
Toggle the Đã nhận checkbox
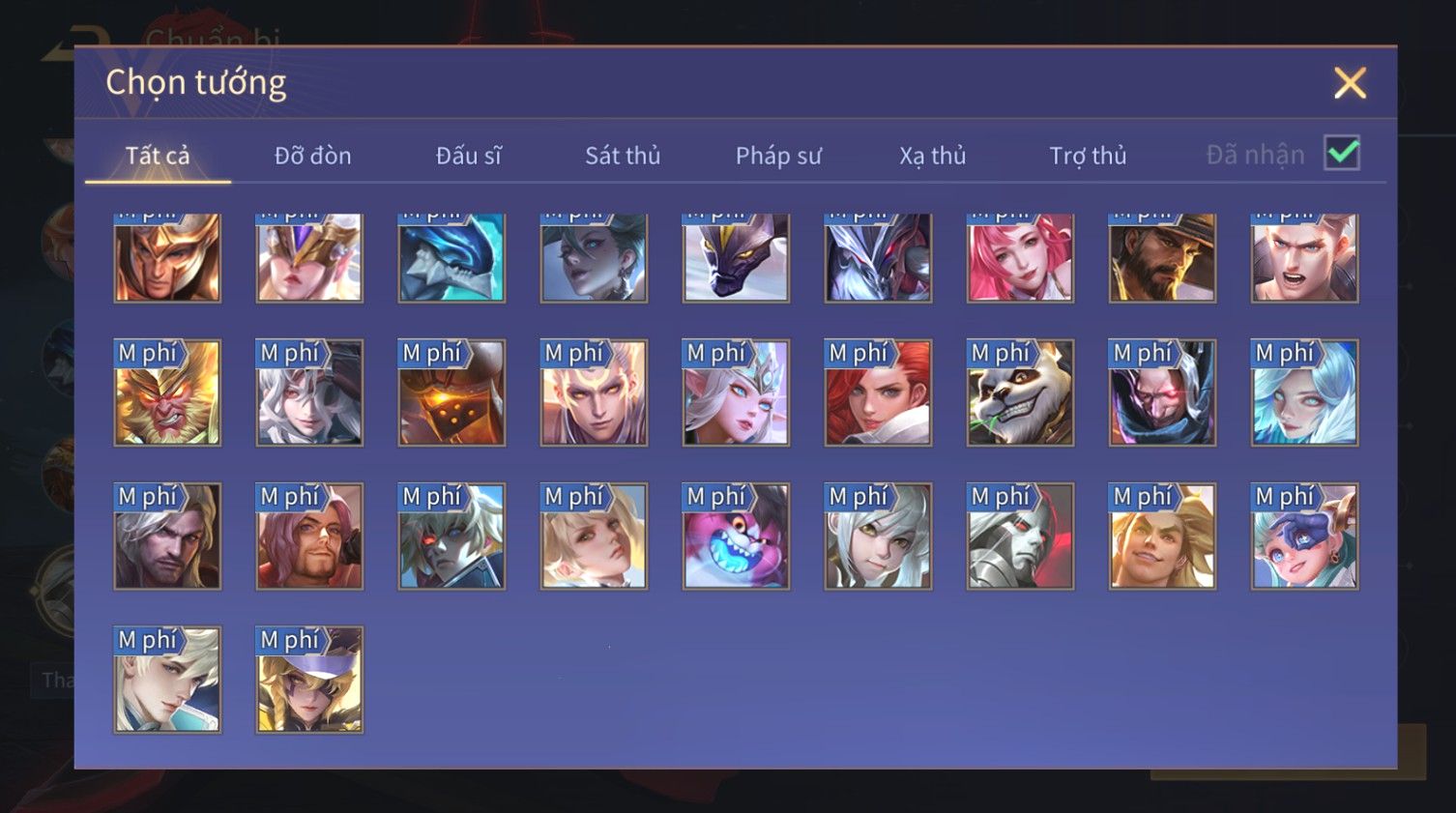coord(1342,154)
